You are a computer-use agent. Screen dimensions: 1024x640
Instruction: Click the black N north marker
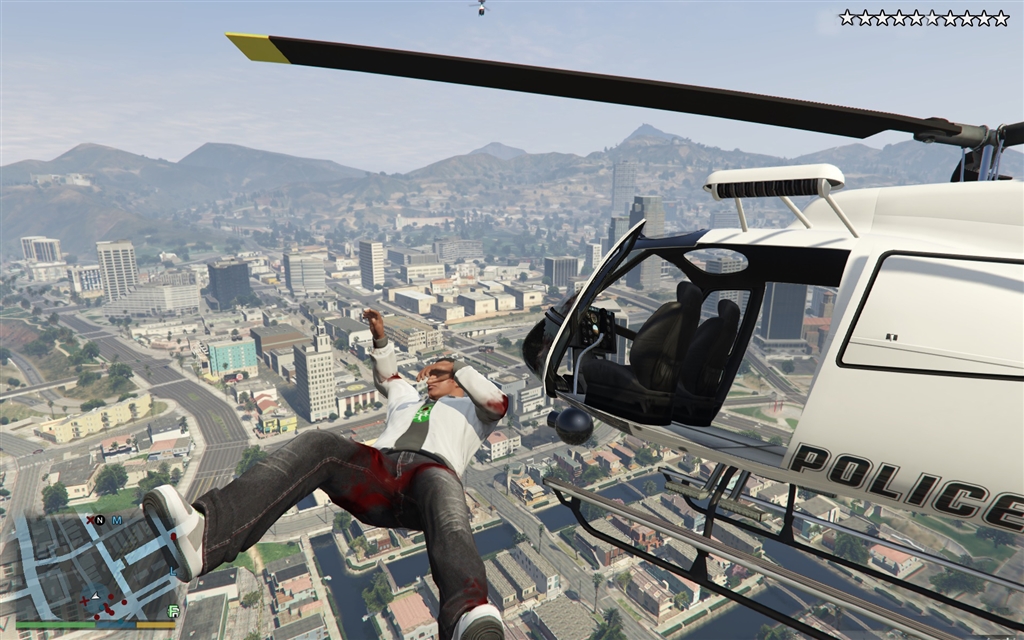coord(99,520)
